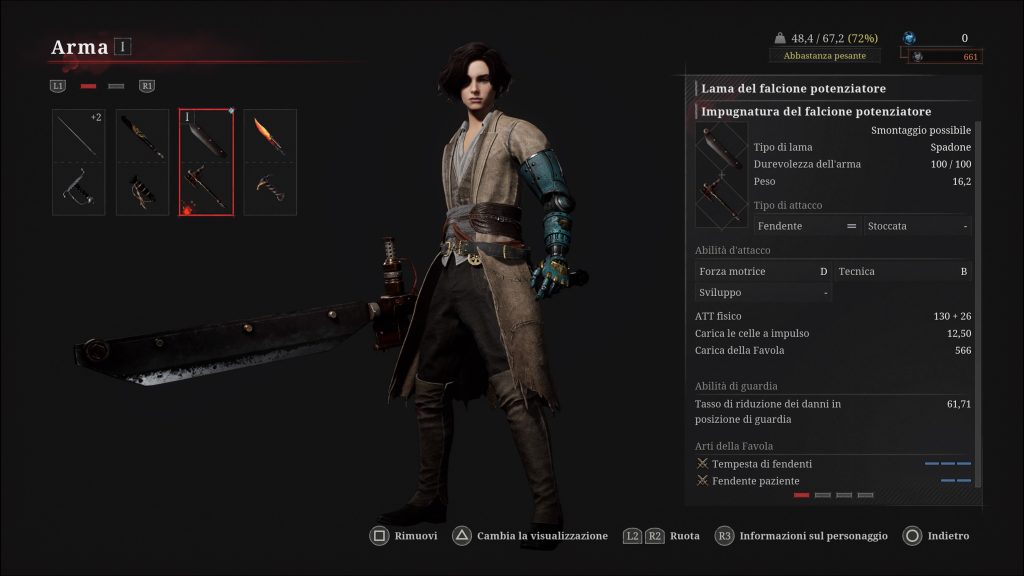The width and height of the screenshot is (1024, 576).
Task: Choose the gold-ornamented black blade weapon slot
Action: [x=142, y=162]
